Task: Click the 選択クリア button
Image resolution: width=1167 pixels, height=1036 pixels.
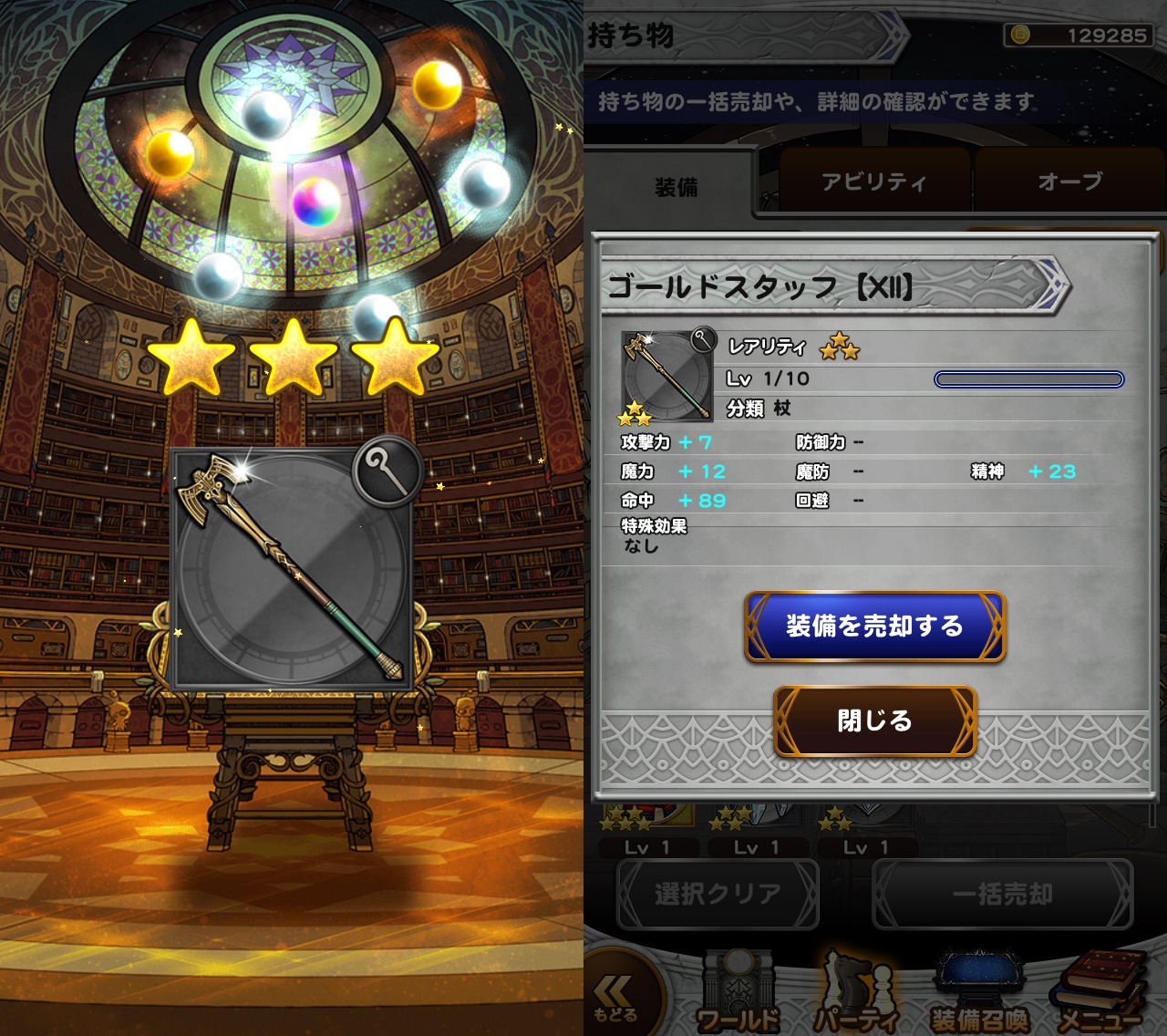Action: (x=718, y=894)
